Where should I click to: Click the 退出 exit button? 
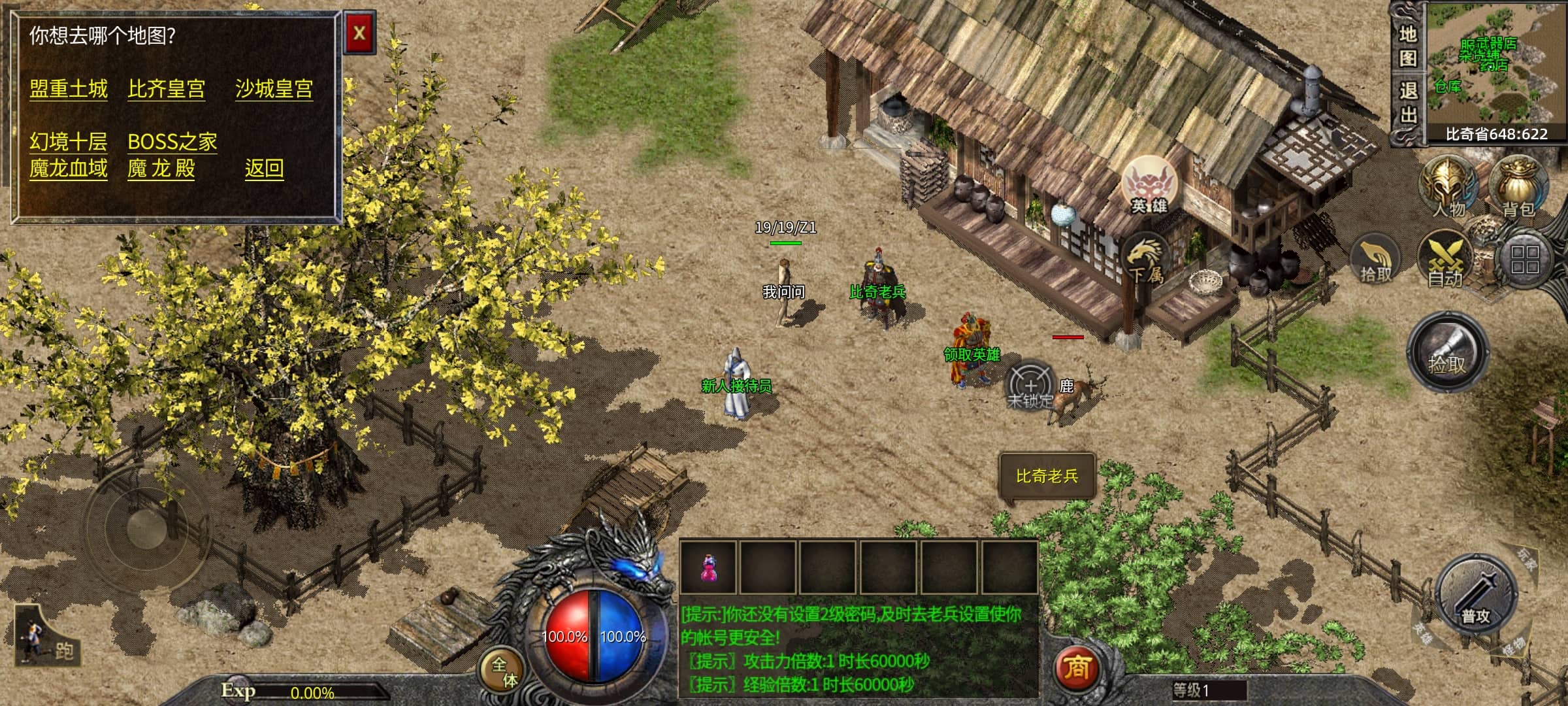point(1407,103)
